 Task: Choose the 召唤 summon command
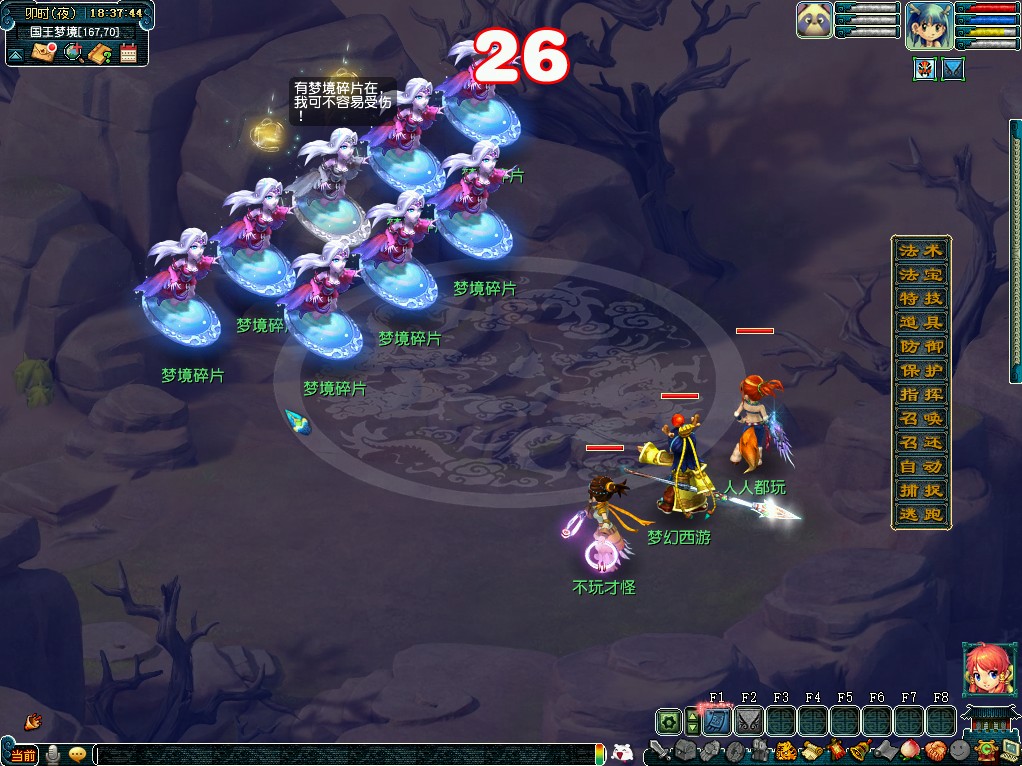[x=920, y=418]
